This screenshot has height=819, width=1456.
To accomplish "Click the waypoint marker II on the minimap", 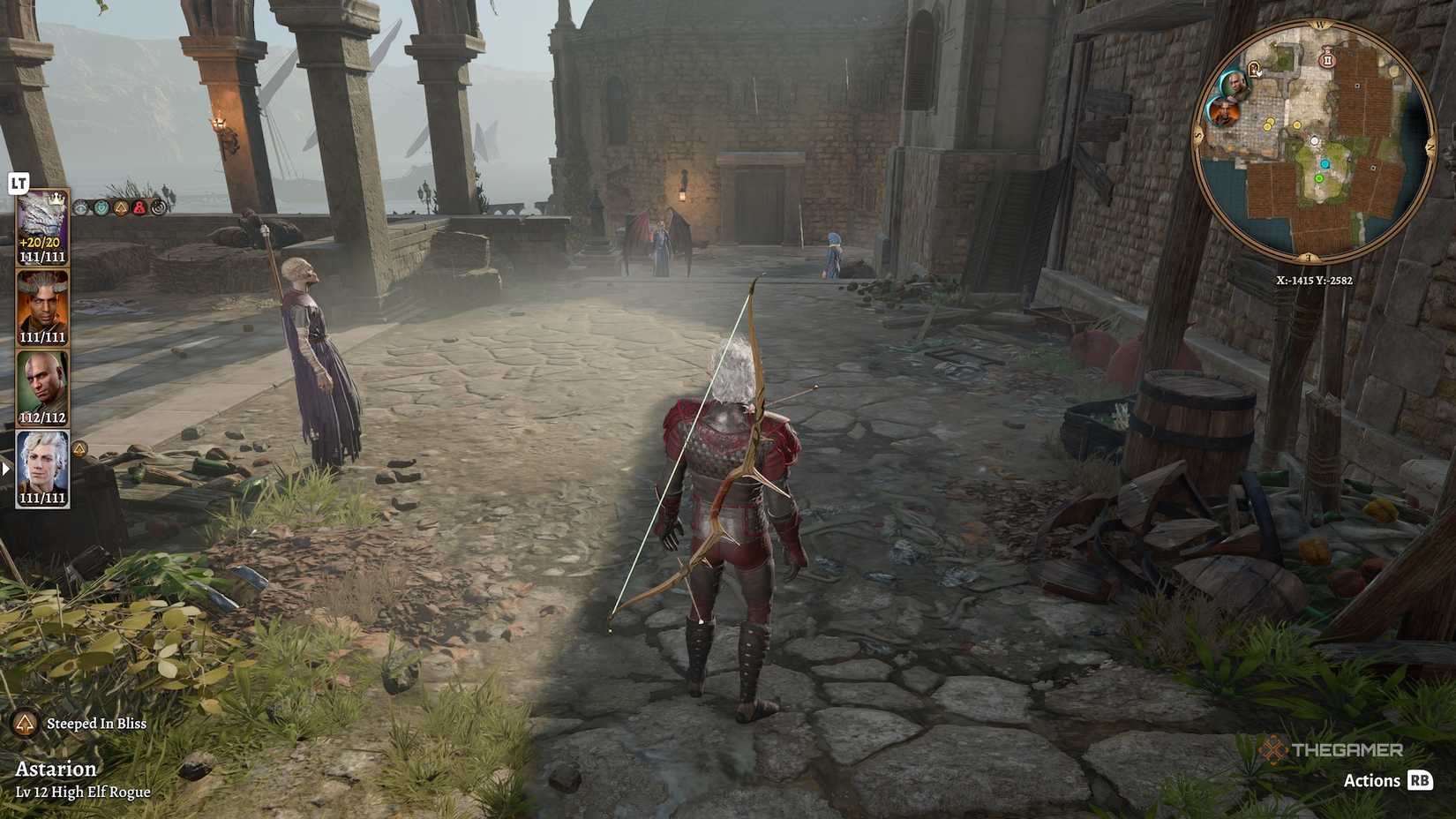I will coord(1327,60).
